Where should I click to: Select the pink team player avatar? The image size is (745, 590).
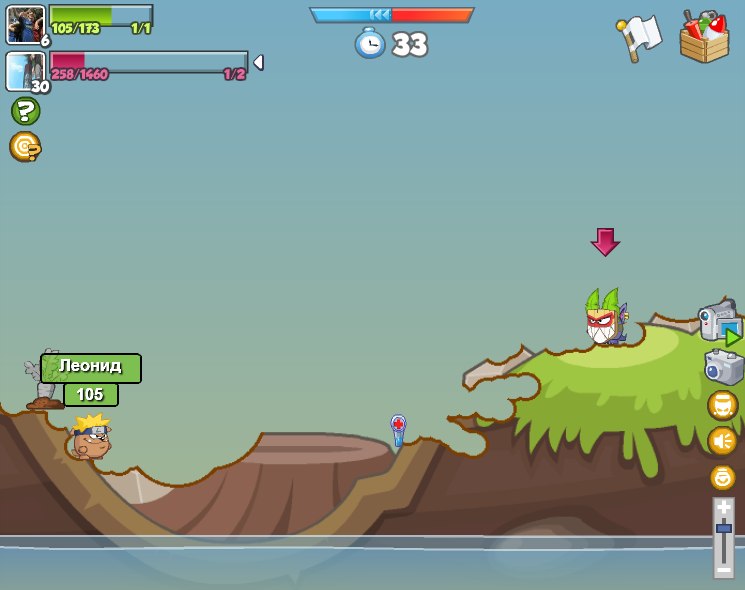point(25,71)
